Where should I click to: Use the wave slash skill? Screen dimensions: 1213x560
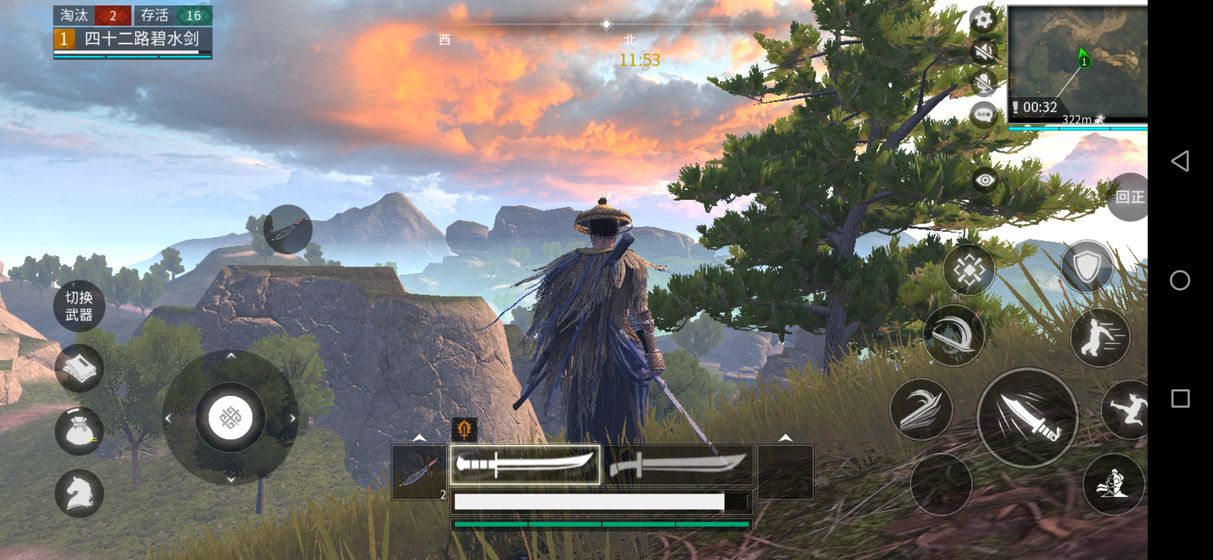point(921,409)
